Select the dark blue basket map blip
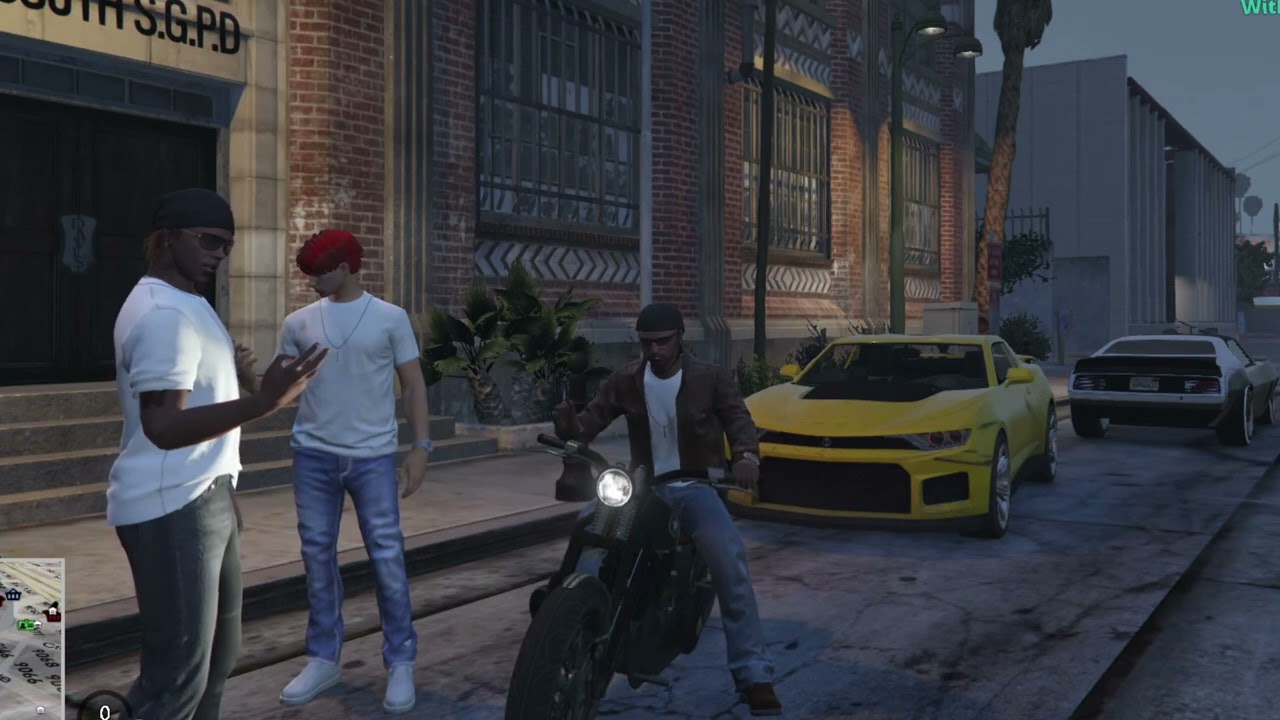The image size is (1280, 720). tap(13, 594)
